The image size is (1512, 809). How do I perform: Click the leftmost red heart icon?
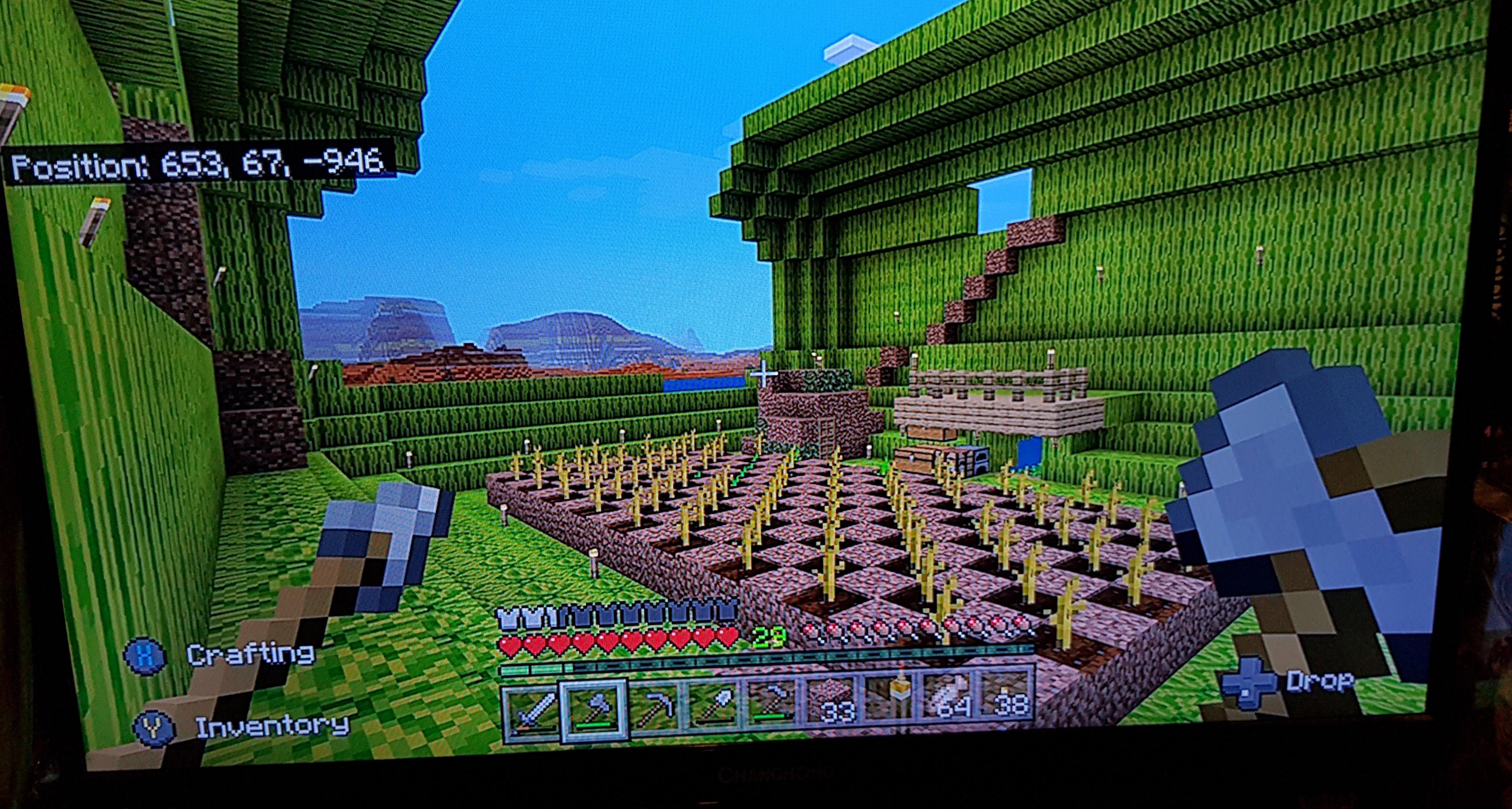[x=512, y=643]
